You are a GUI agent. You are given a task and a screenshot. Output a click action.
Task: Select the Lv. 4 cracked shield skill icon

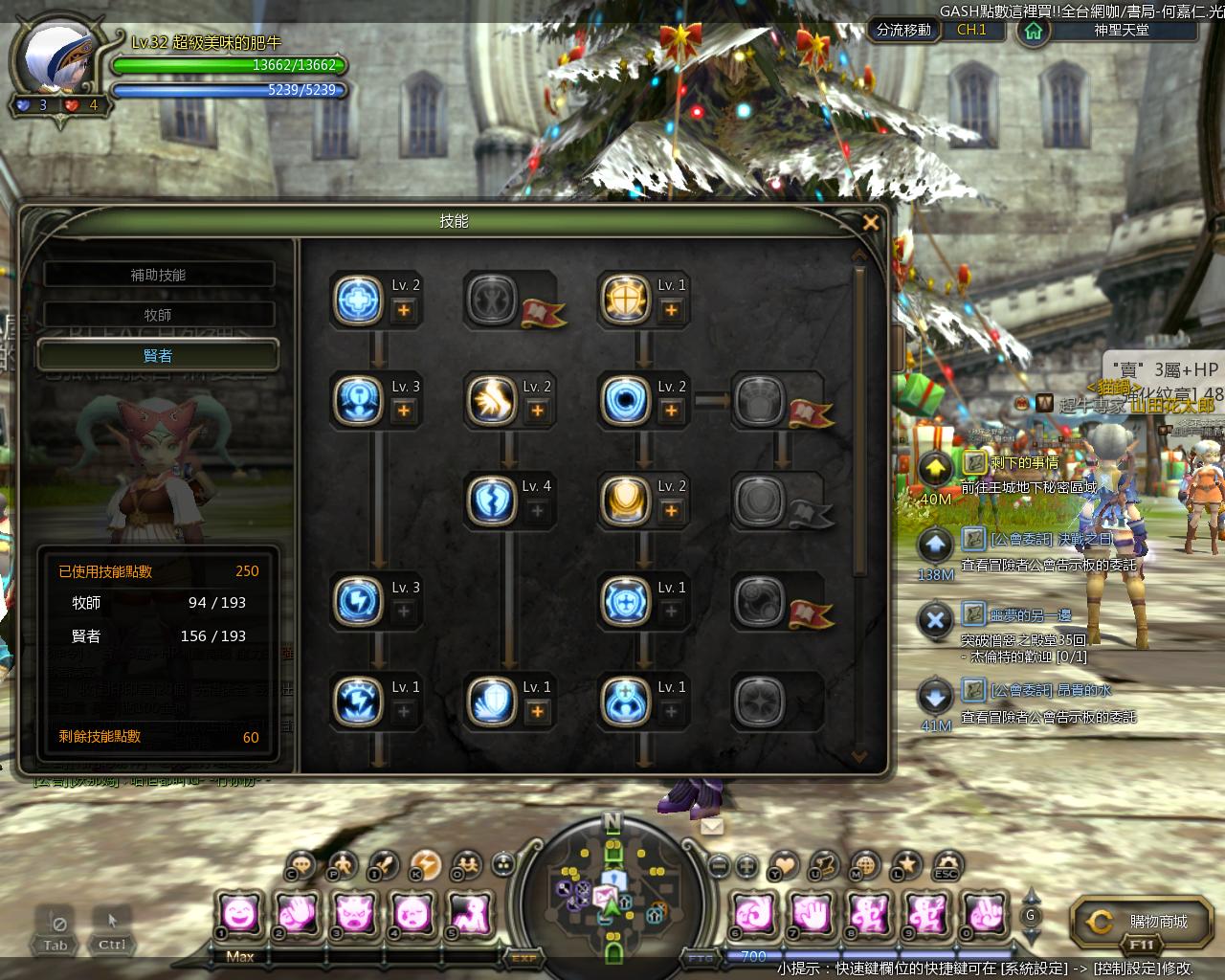[x=493, y=500]
